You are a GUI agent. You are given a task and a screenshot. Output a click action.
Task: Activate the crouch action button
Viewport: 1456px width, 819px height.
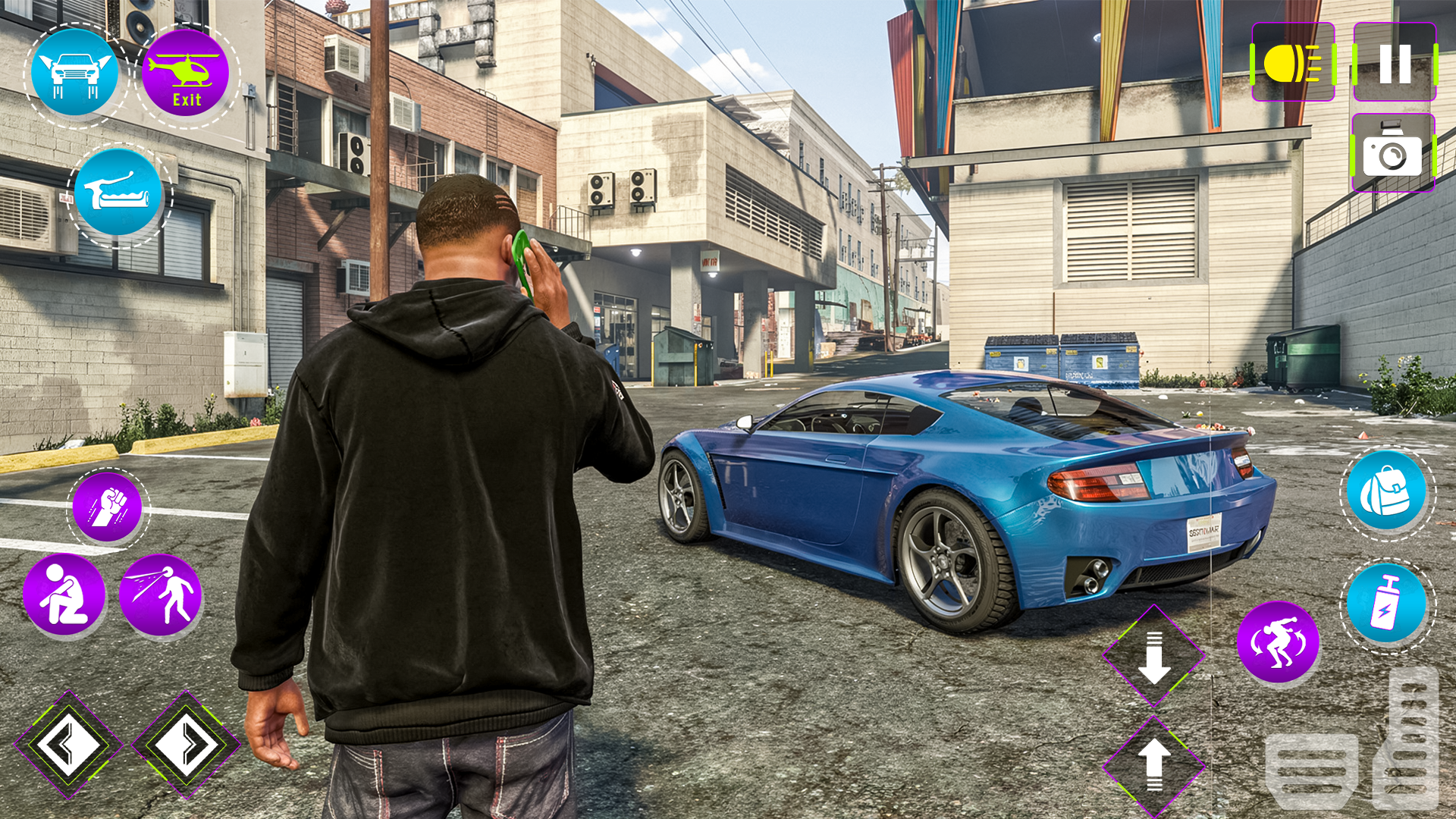64,595
